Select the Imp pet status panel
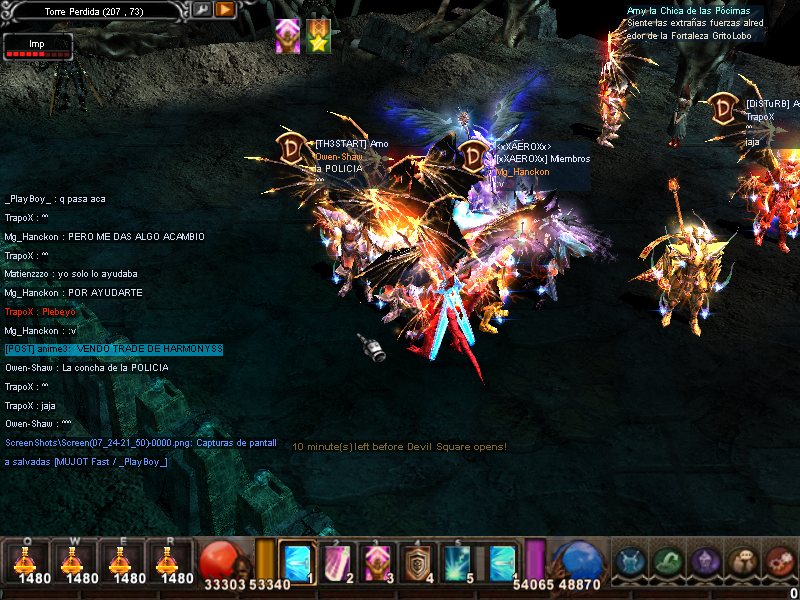800x600 pixels. pyautogui.click(x=37, y=46)
